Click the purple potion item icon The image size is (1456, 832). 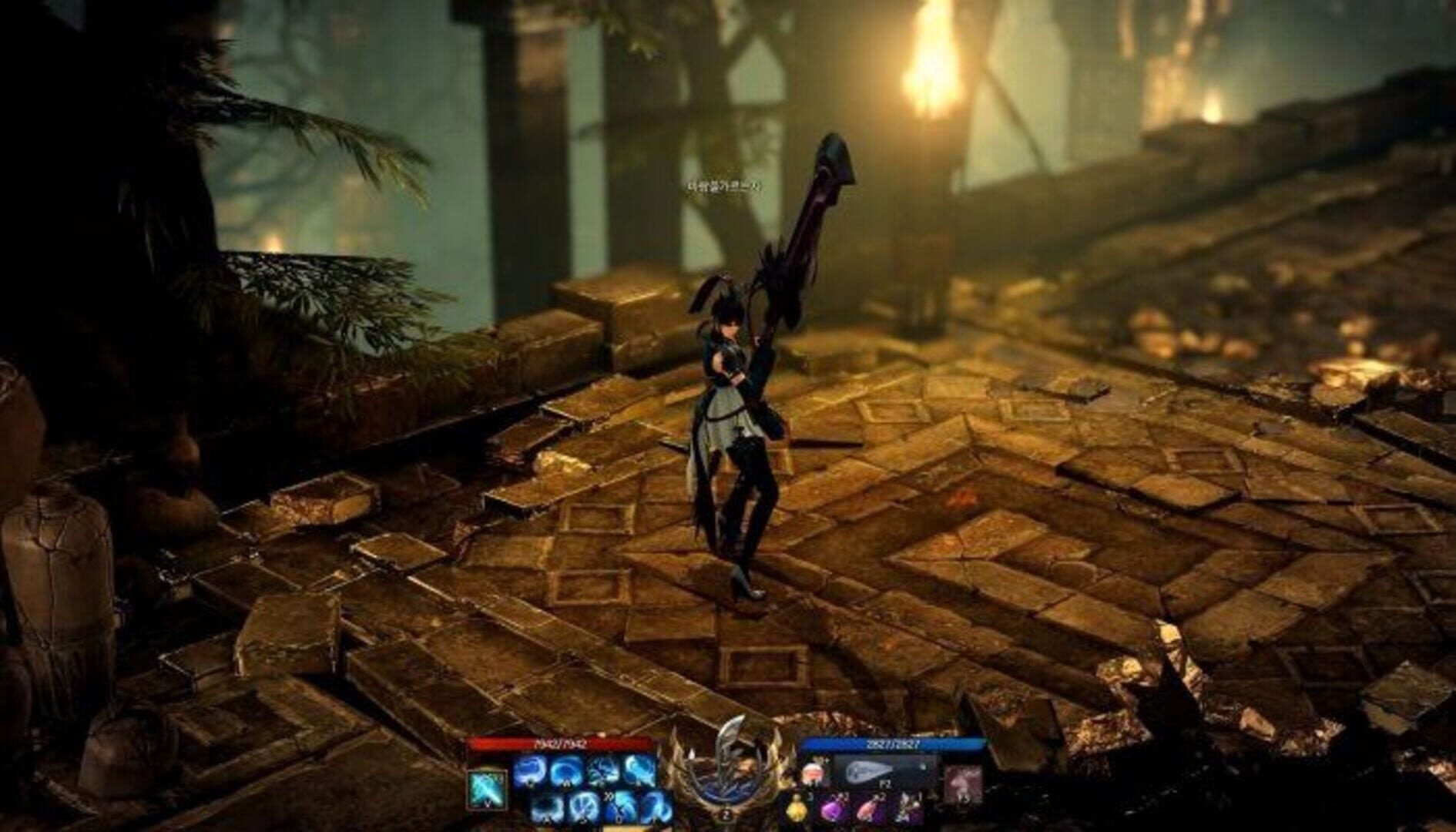[x=834, y=811]
